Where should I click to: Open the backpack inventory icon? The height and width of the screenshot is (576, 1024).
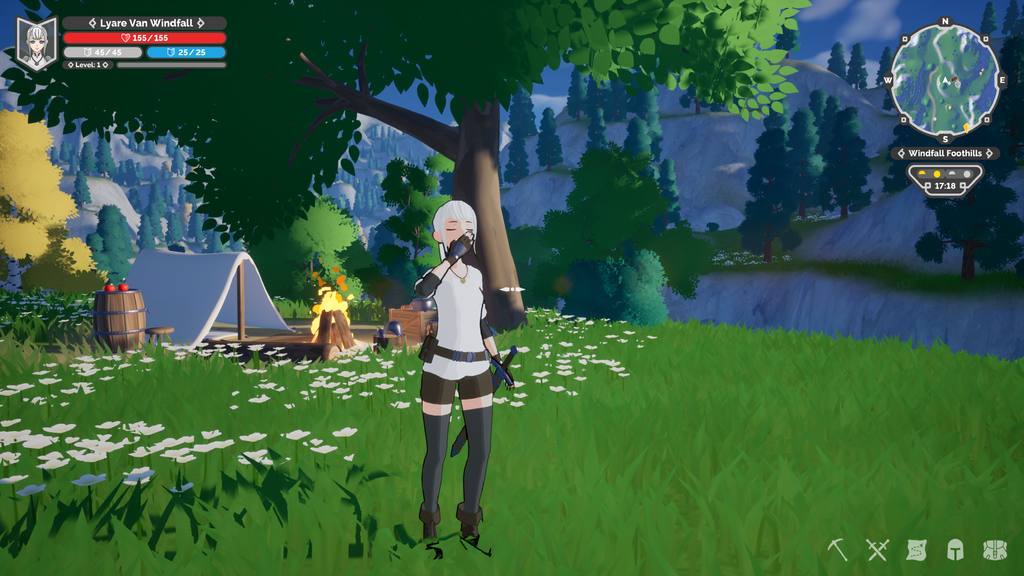point(994,549)
